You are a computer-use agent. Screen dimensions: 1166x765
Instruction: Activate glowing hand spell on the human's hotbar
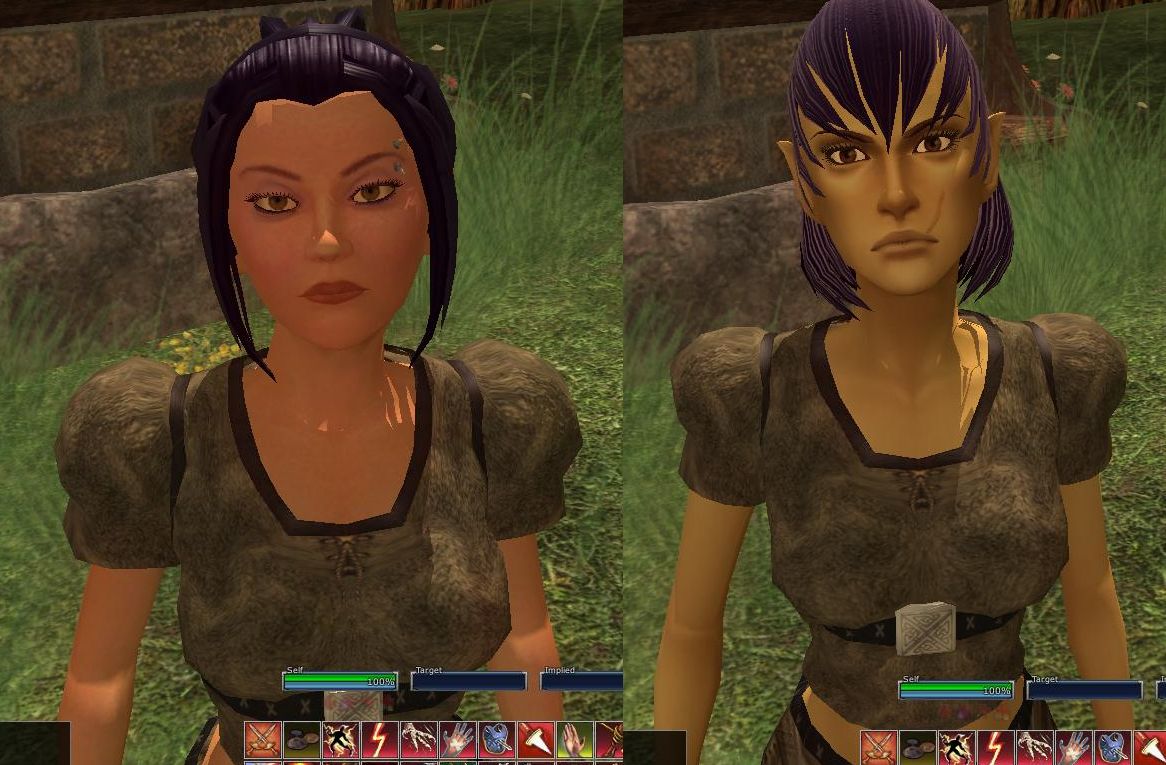[456, 741]
